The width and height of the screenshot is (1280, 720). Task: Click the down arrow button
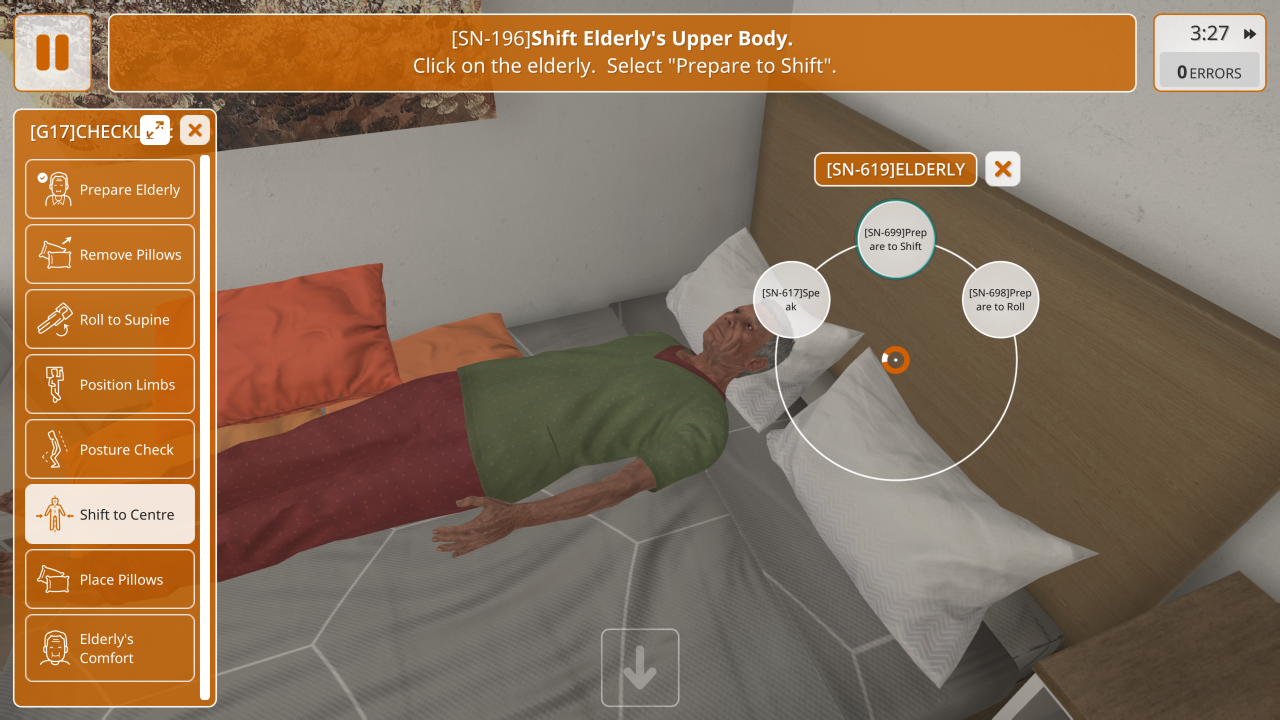point(640,667)
